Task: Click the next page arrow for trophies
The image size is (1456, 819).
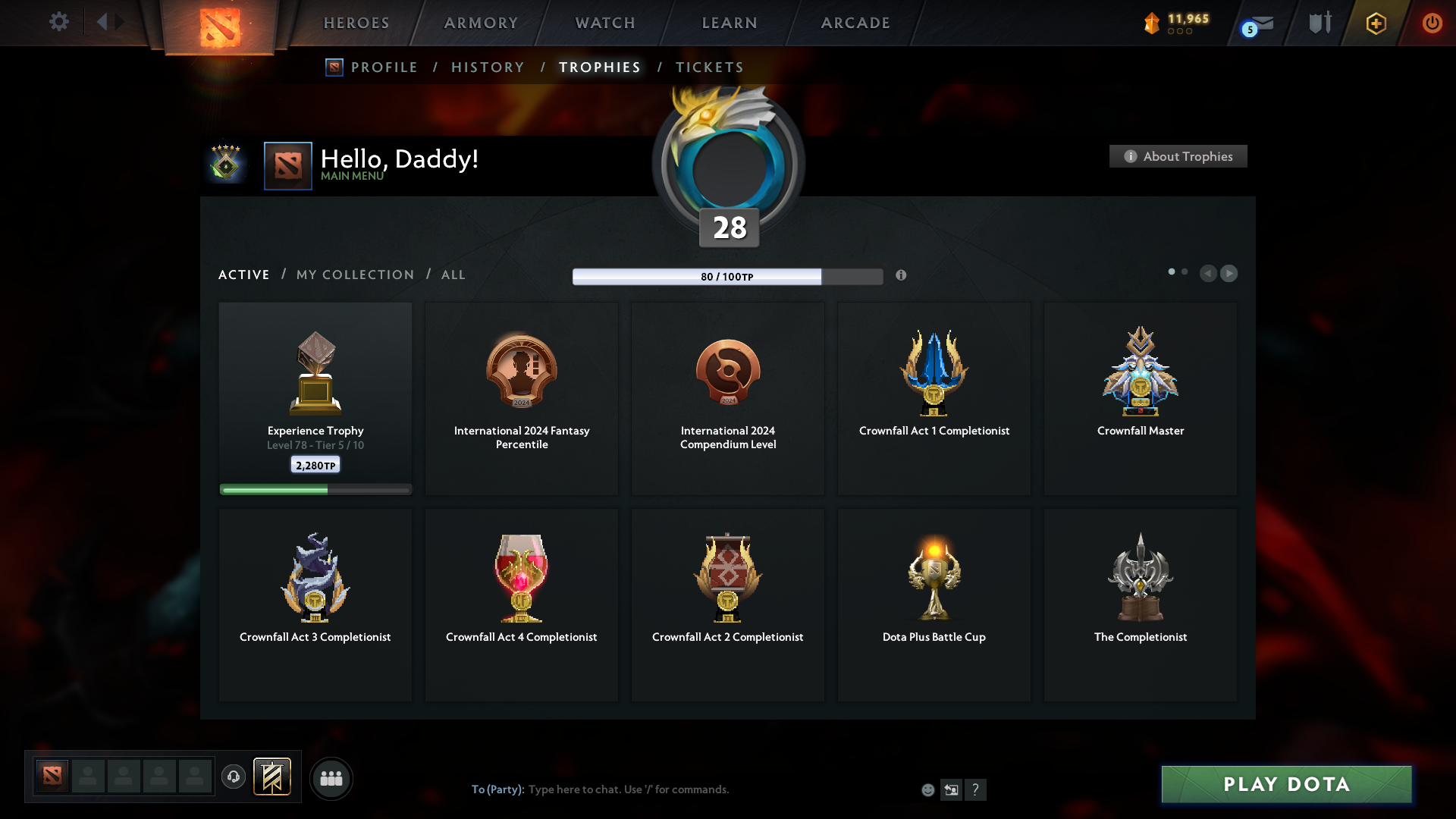Action: coord(1229,273)
